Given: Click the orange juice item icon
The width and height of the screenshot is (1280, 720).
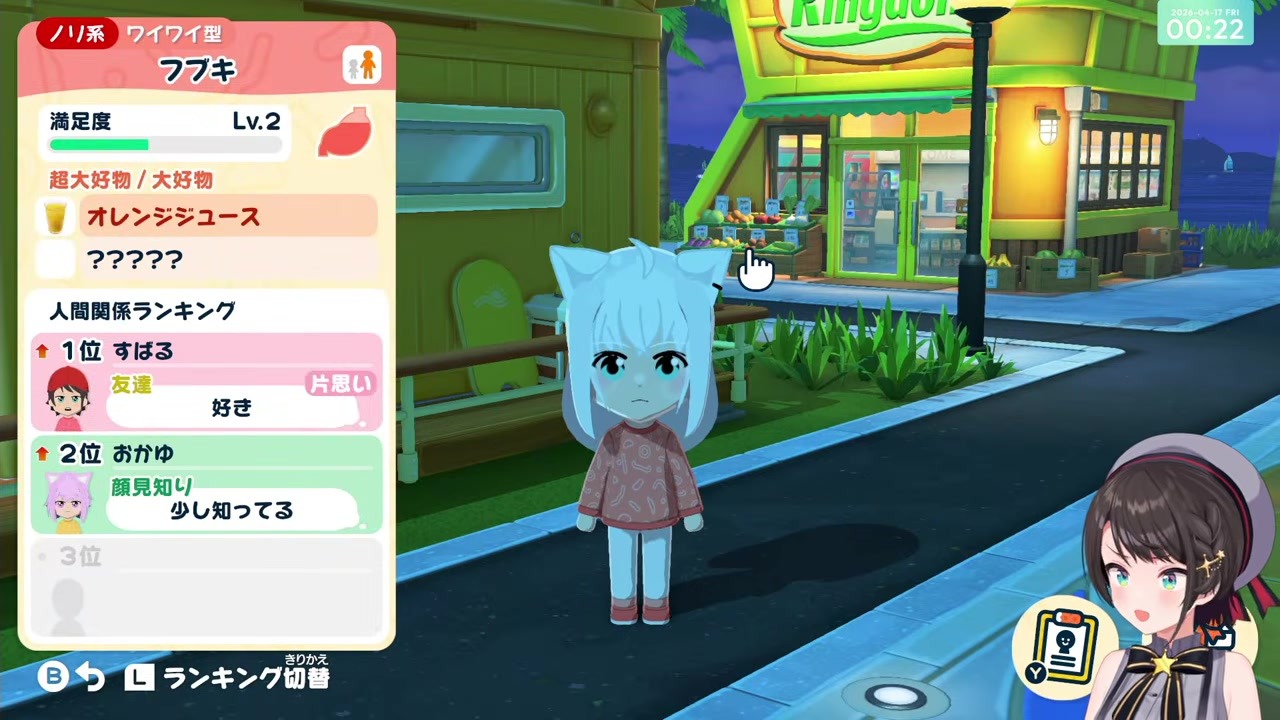Looking at the screenshot, I should [x=56, y=217].
